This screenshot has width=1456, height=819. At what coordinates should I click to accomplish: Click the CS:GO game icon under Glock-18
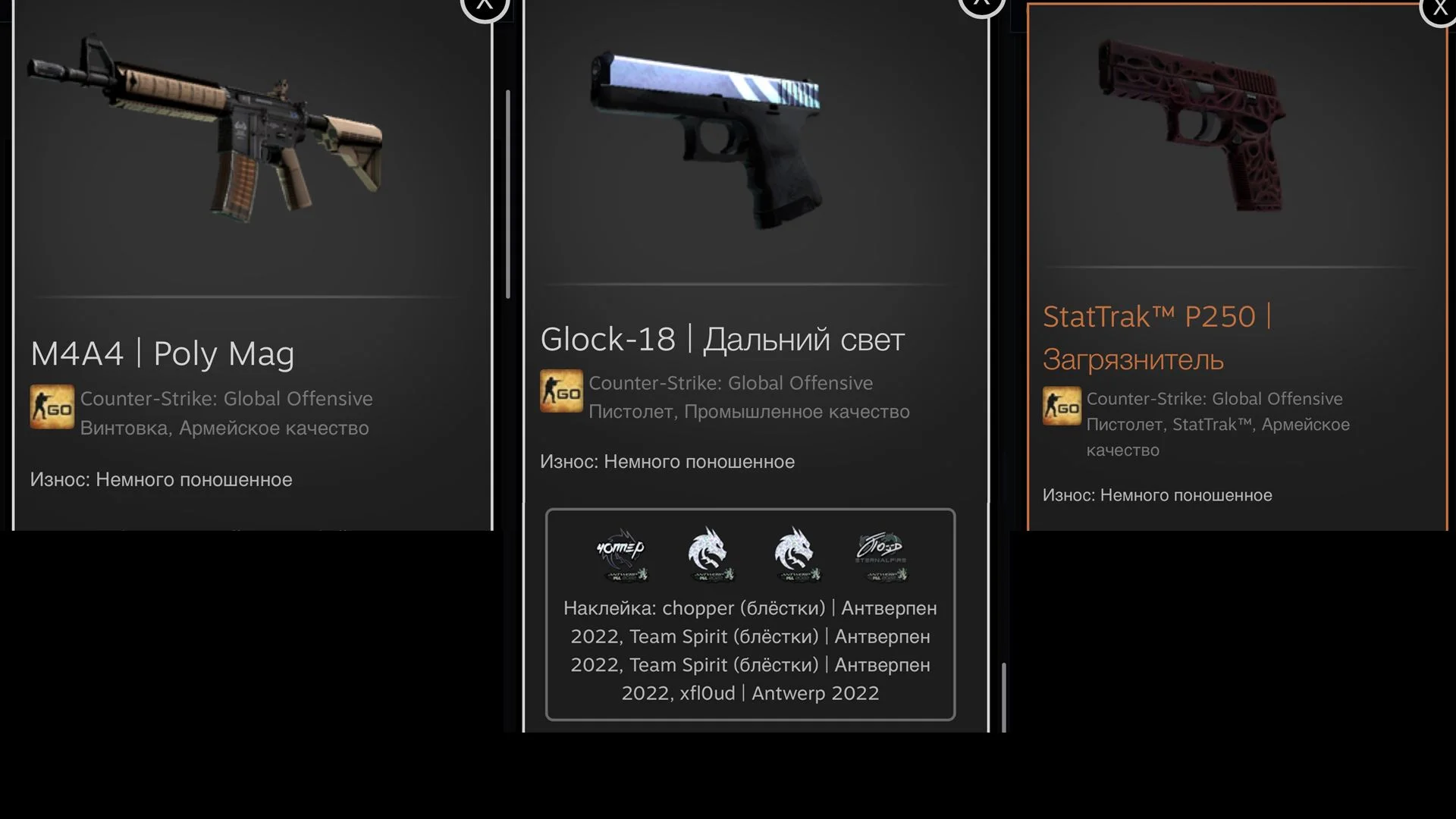[561, 391]
